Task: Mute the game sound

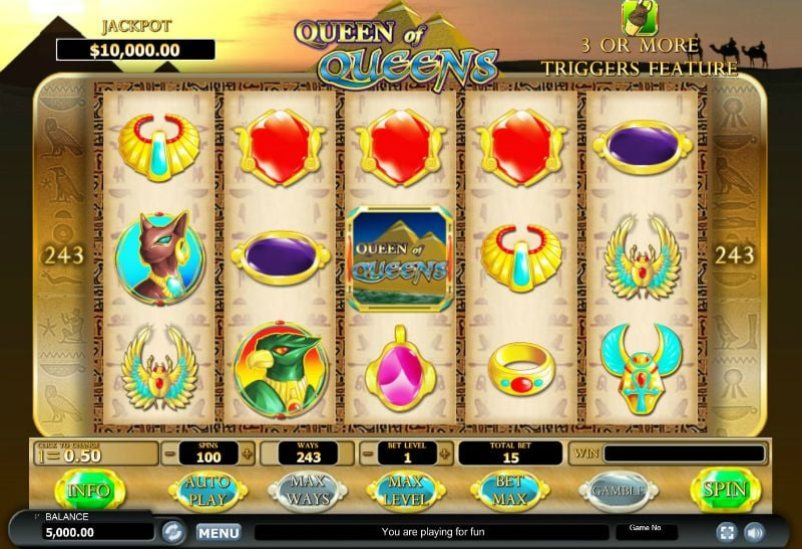Action: 754,532
